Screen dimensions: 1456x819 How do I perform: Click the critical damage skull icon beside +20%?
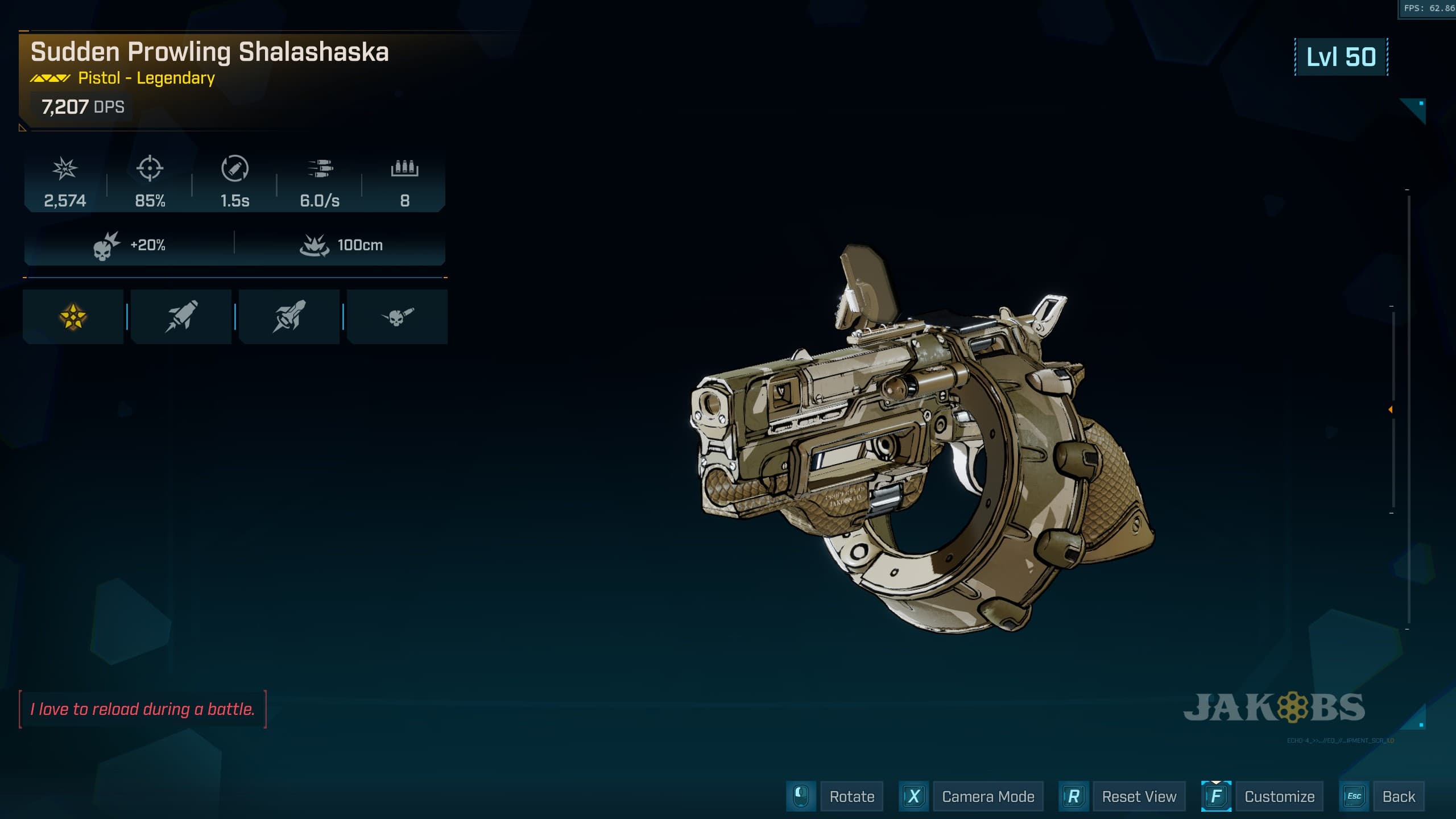[106, 243]
